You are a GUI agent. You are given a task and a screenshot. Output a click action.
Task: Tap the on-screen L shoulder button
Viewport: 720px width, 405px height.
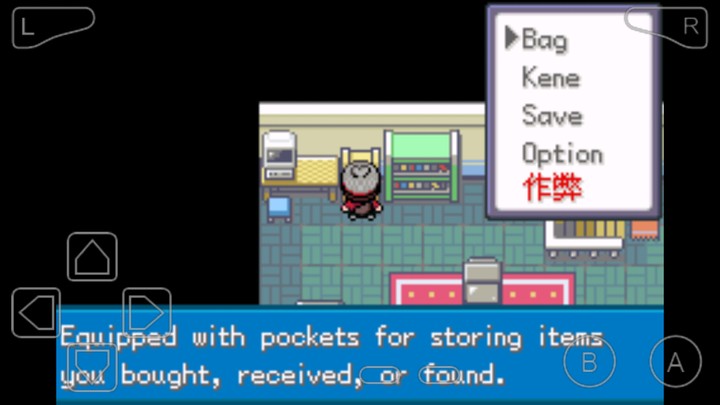click(x=50, y=27)
